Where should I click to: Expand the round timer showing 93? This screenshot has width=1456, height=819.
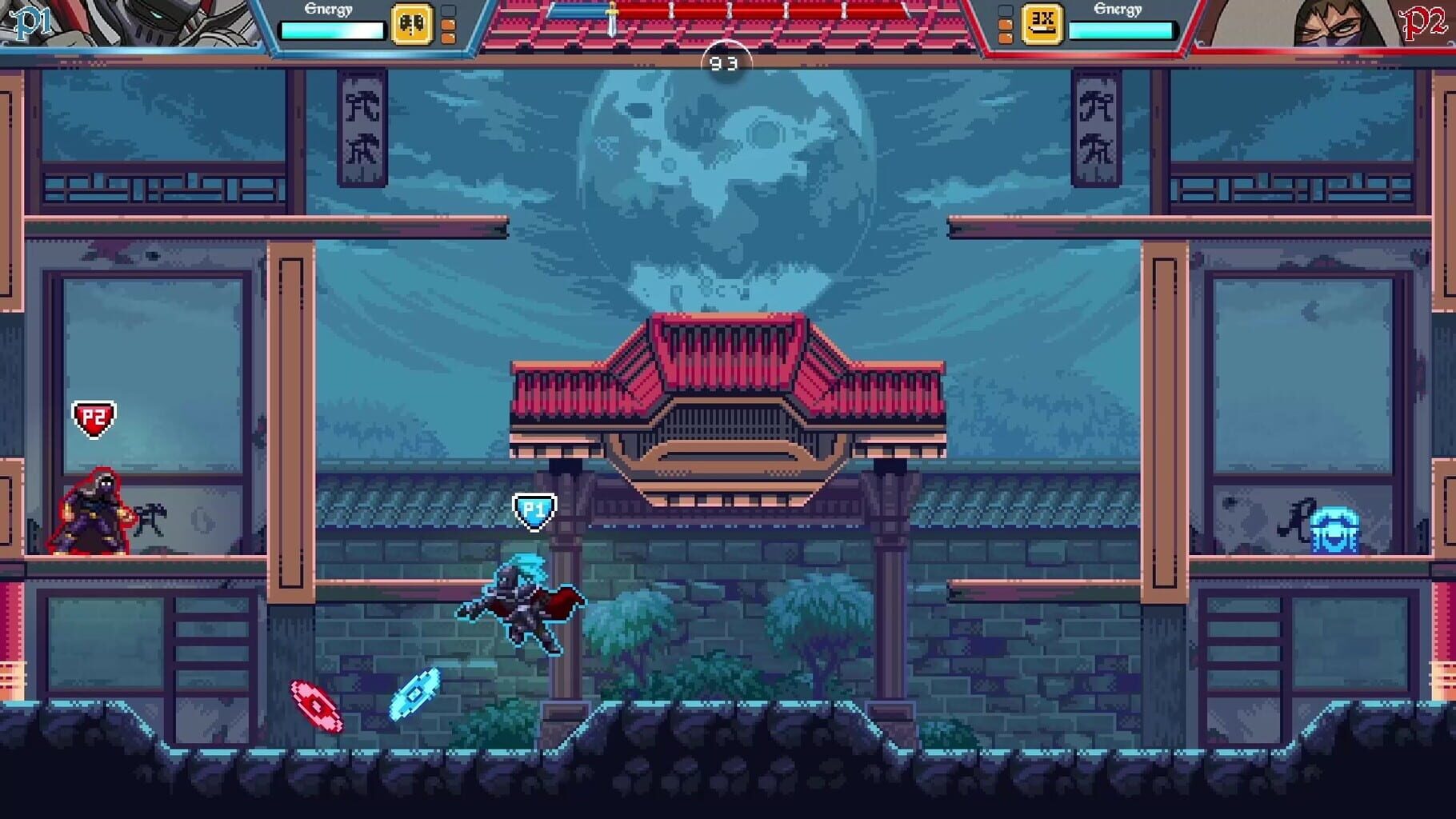(724, 61)
